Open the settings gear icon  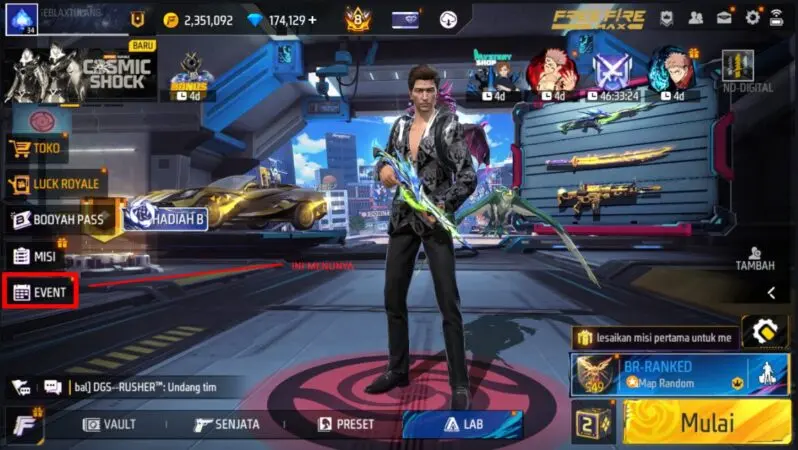tap(751, 18)
